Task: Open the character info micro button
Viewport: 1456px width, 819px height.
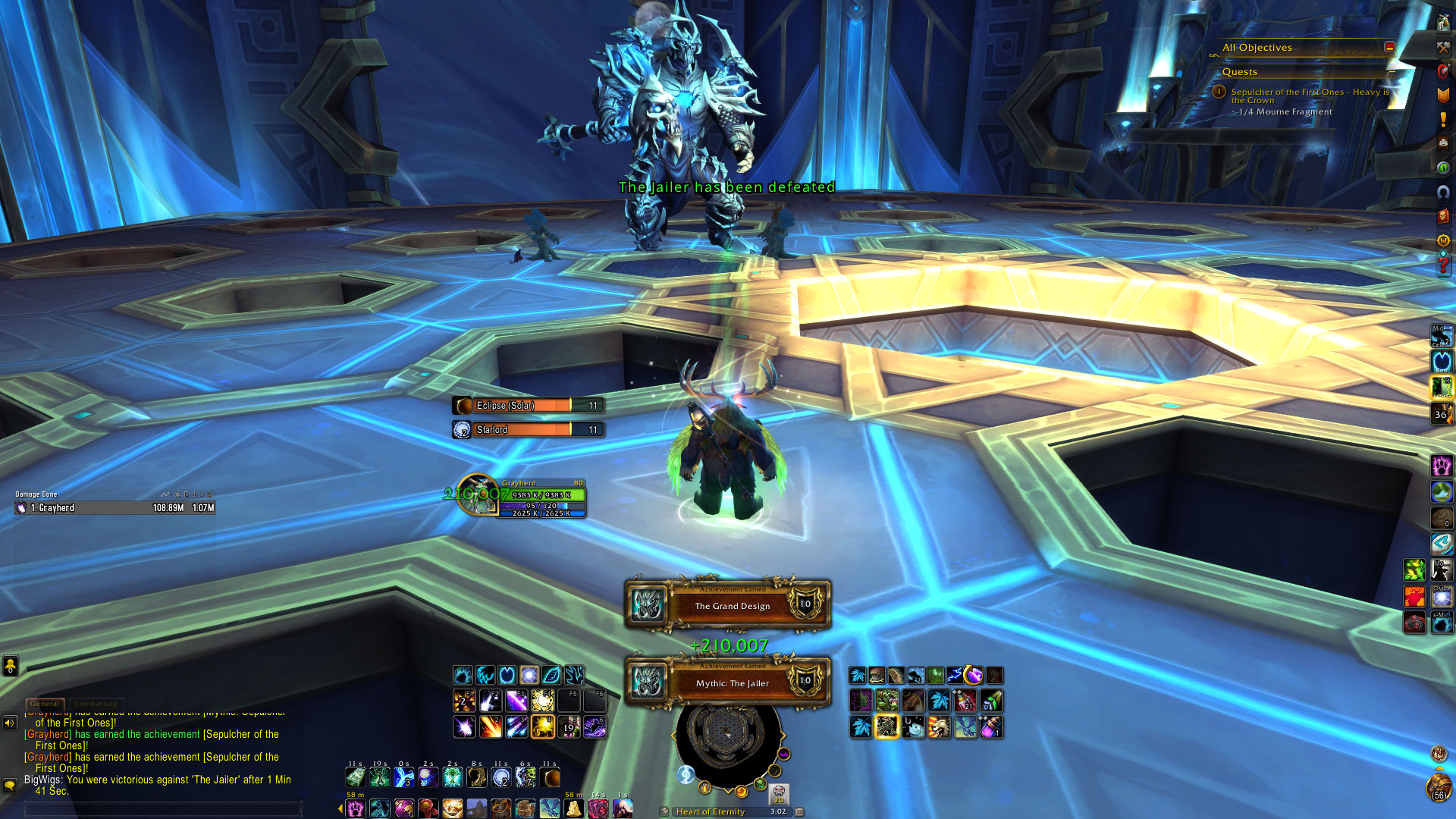Action: pos(1443,23)
